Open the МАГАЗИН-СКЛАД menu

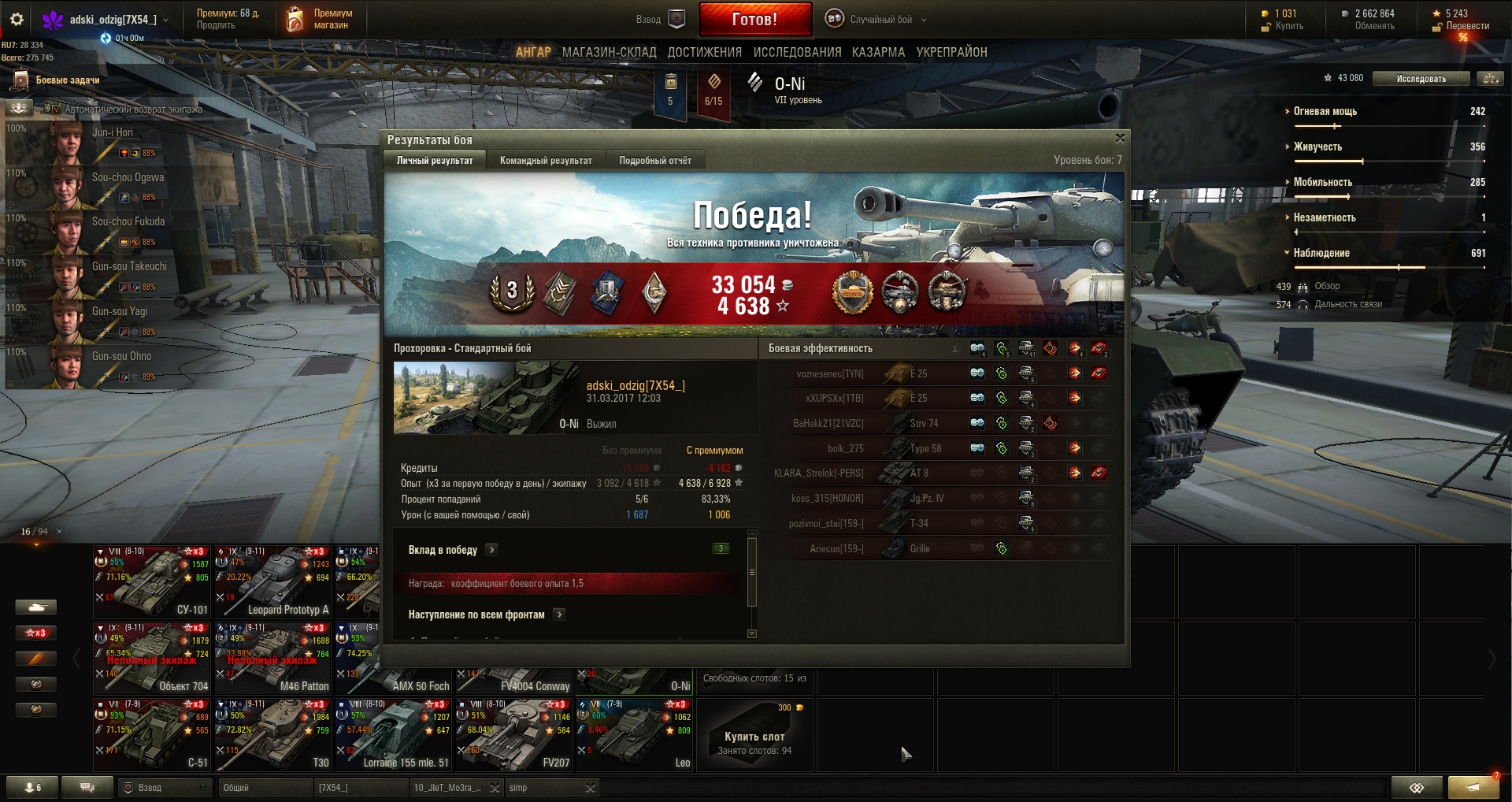(609, 52)
